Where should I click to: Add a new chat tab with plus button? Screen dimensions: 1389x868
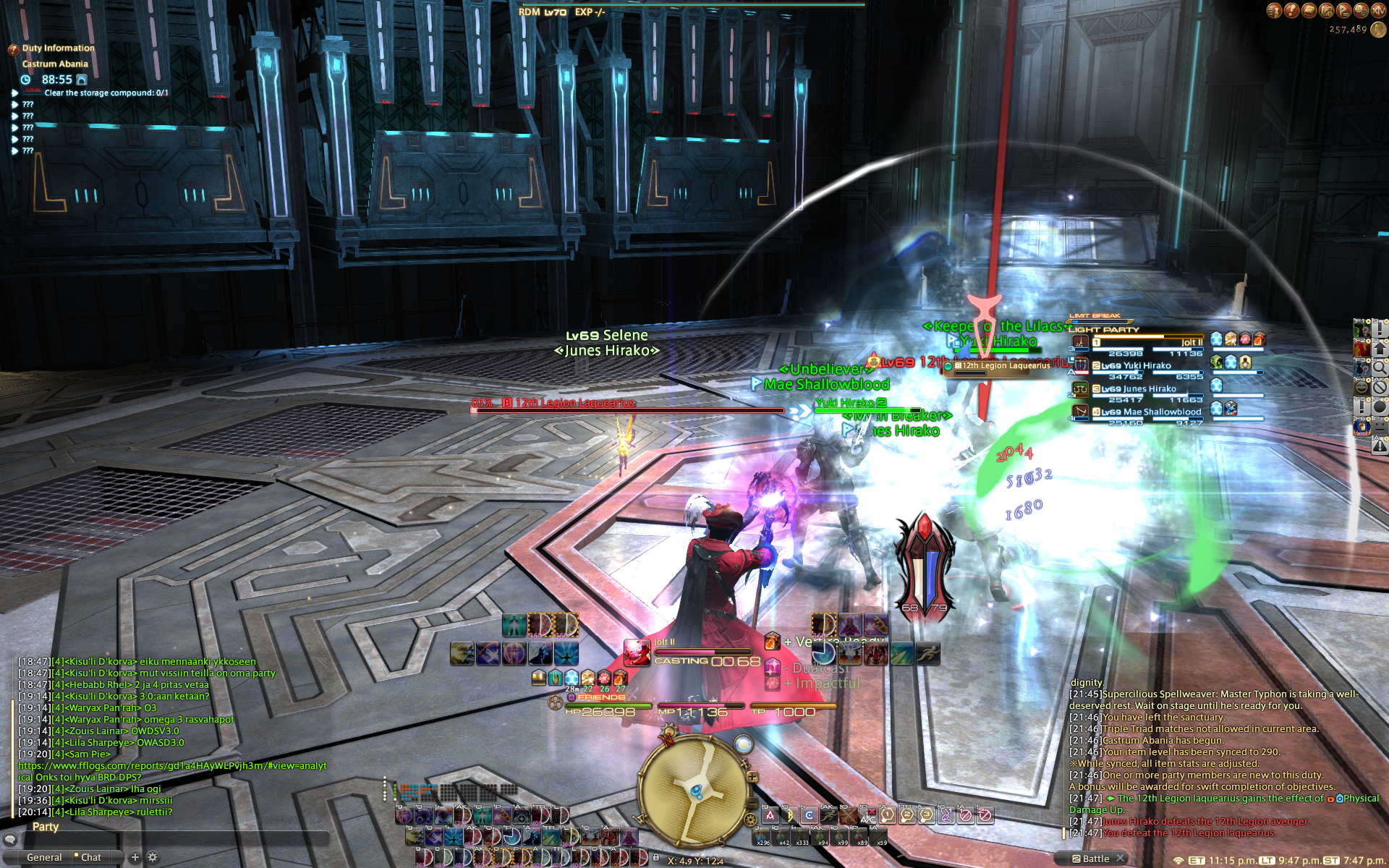(x=135, y=857)
